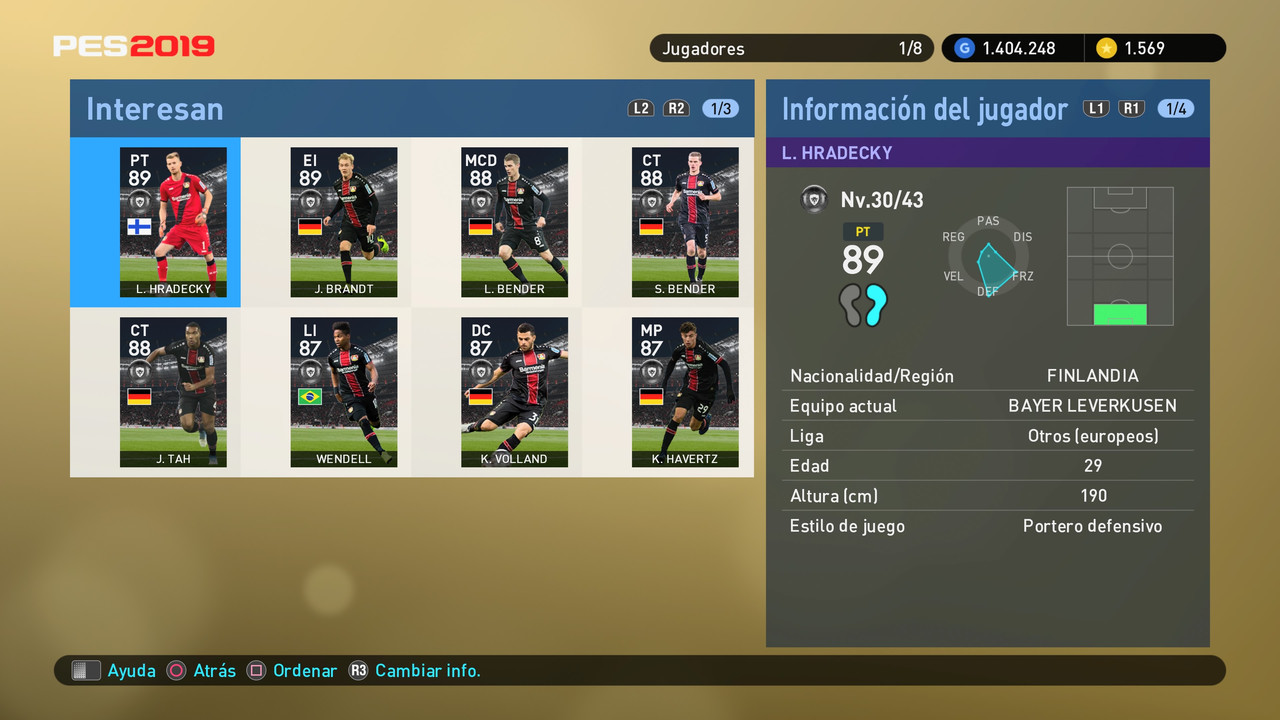Toggle info page with the R3 badge
1280x720 pixels.
pyautogui.click(x=359, y=671)
